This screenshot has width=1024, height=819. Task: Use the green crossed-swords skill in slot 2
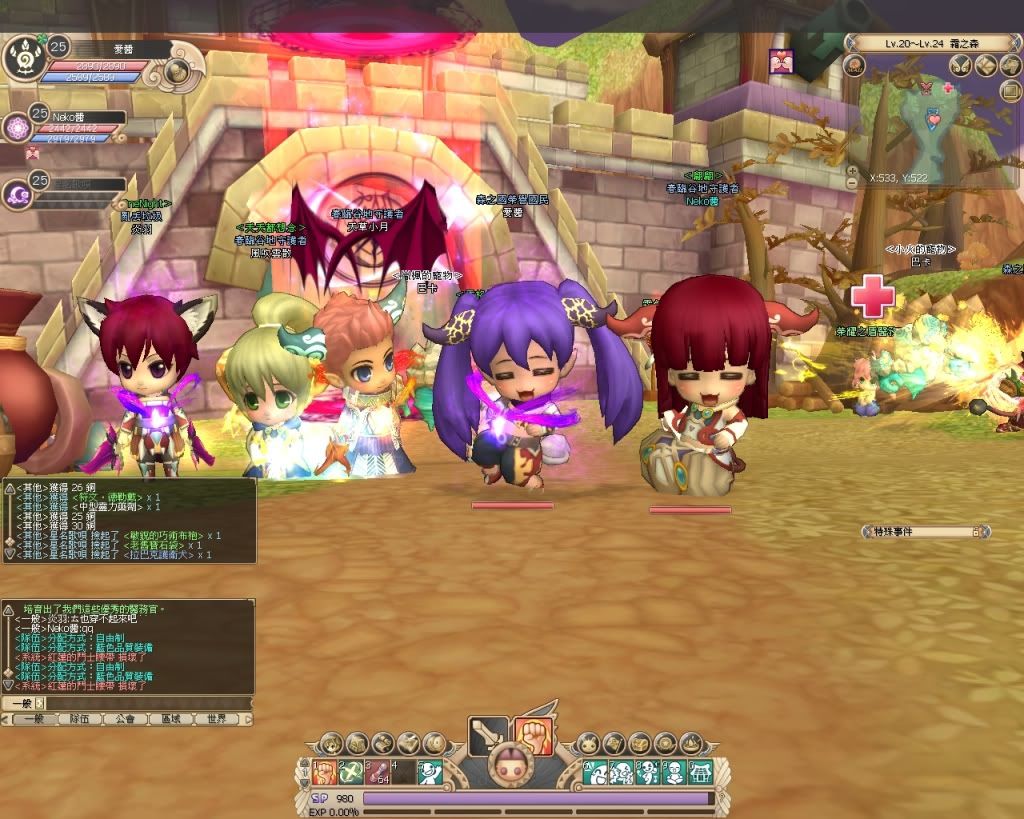(x=349, y=772)
